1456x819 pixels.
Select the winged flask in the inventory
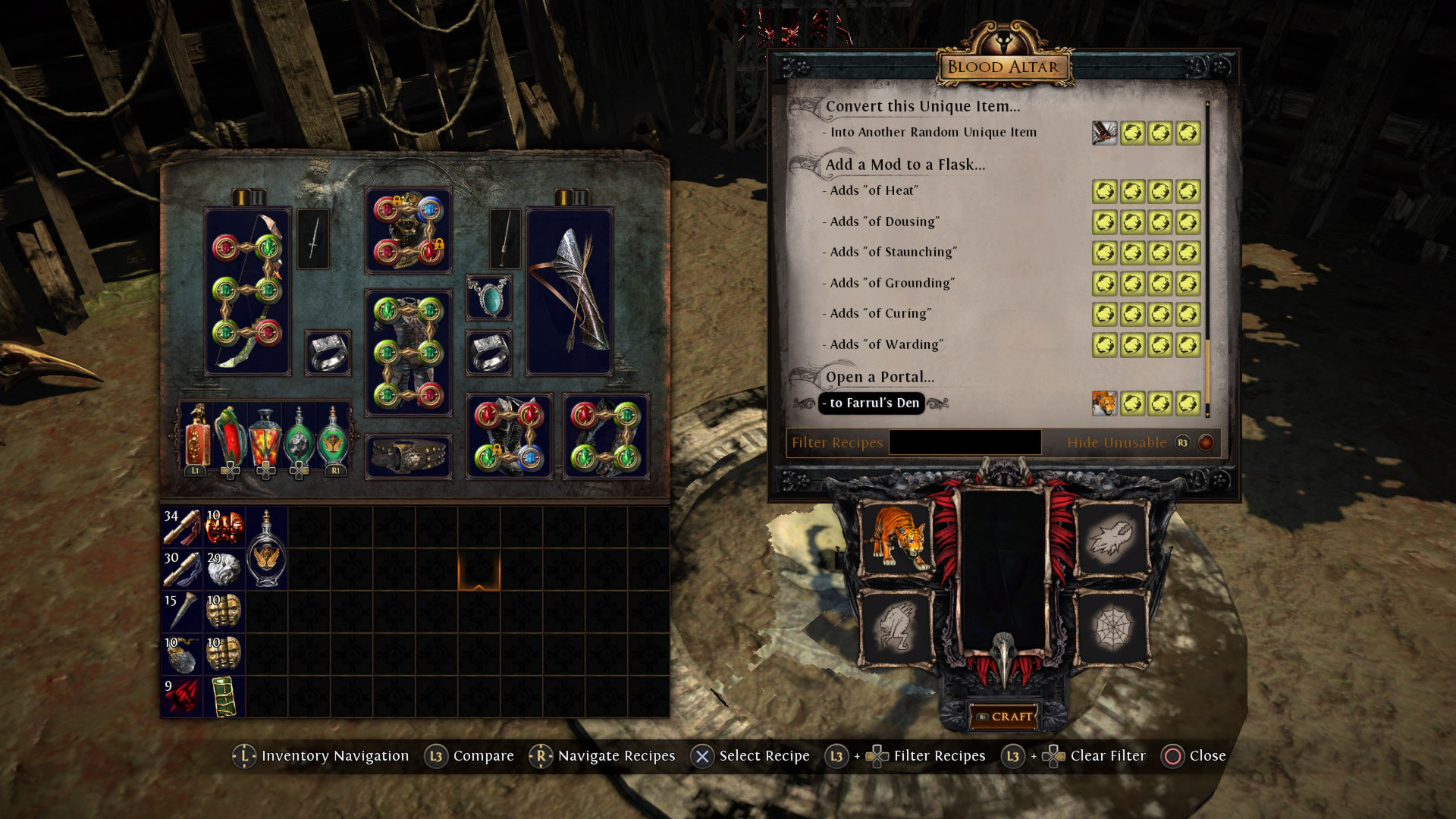[266, 548]
